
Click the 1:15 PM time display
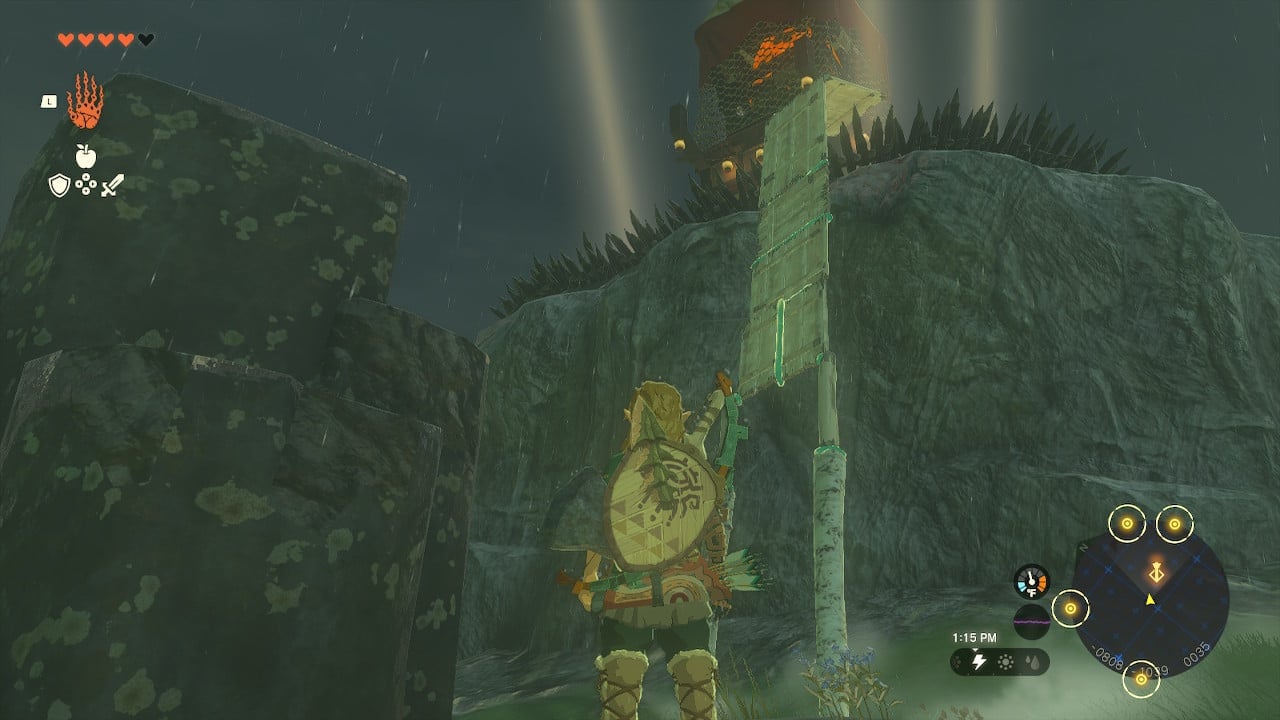point(975,636)
